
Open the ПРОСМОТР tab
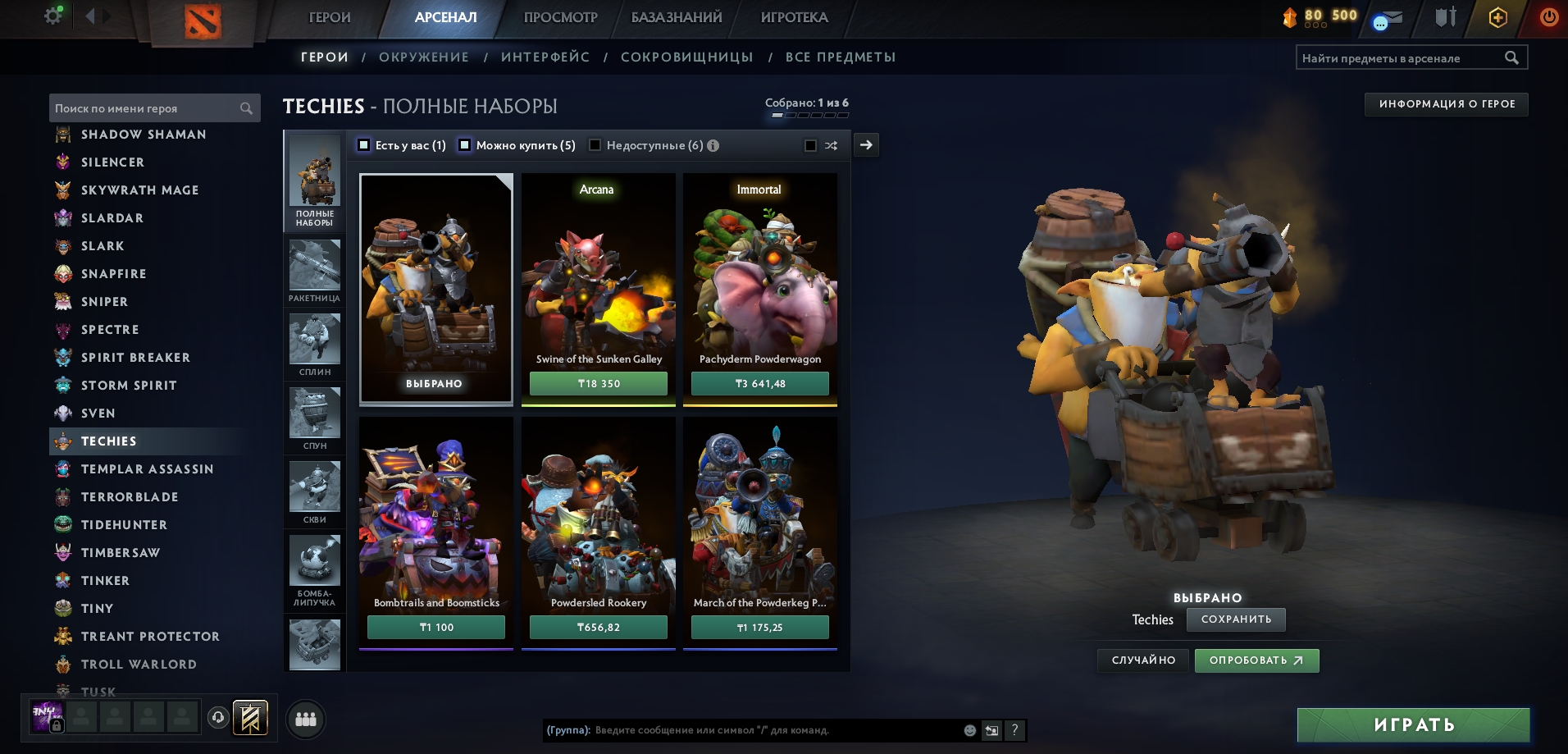[560, 17]
